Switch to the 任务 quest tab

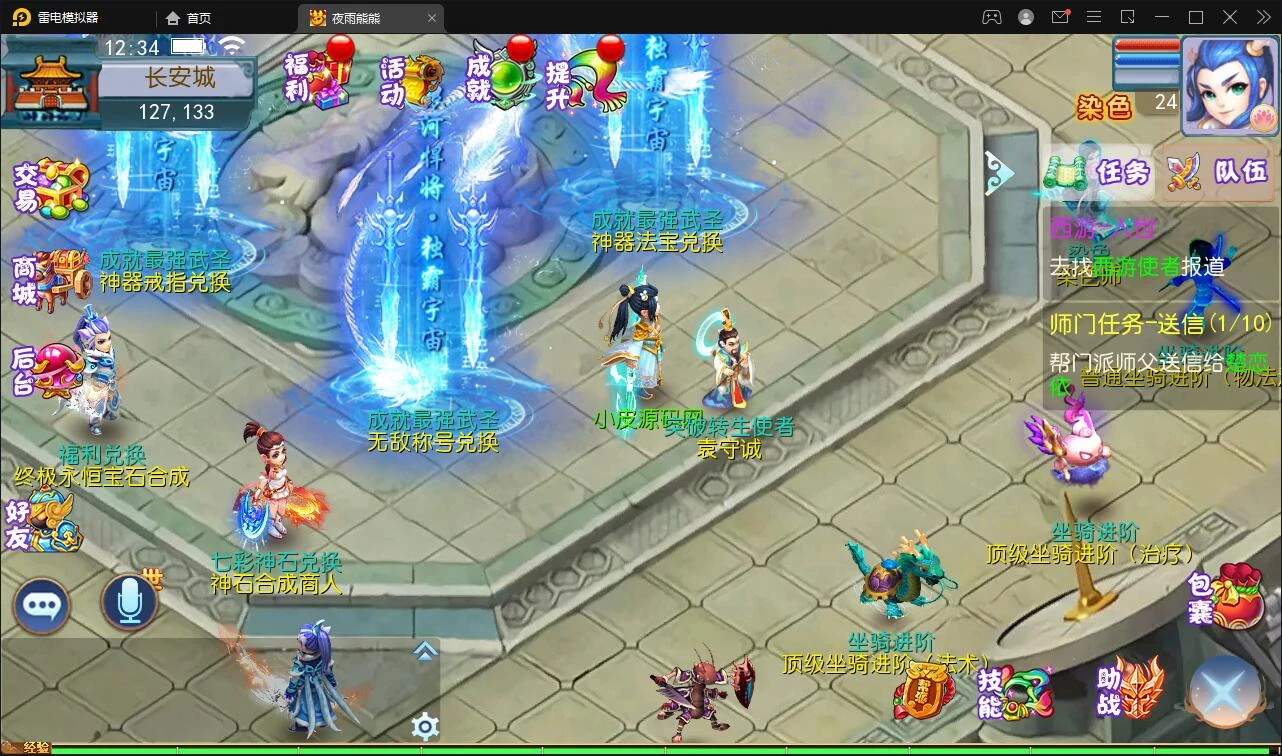click(1101, 173)
